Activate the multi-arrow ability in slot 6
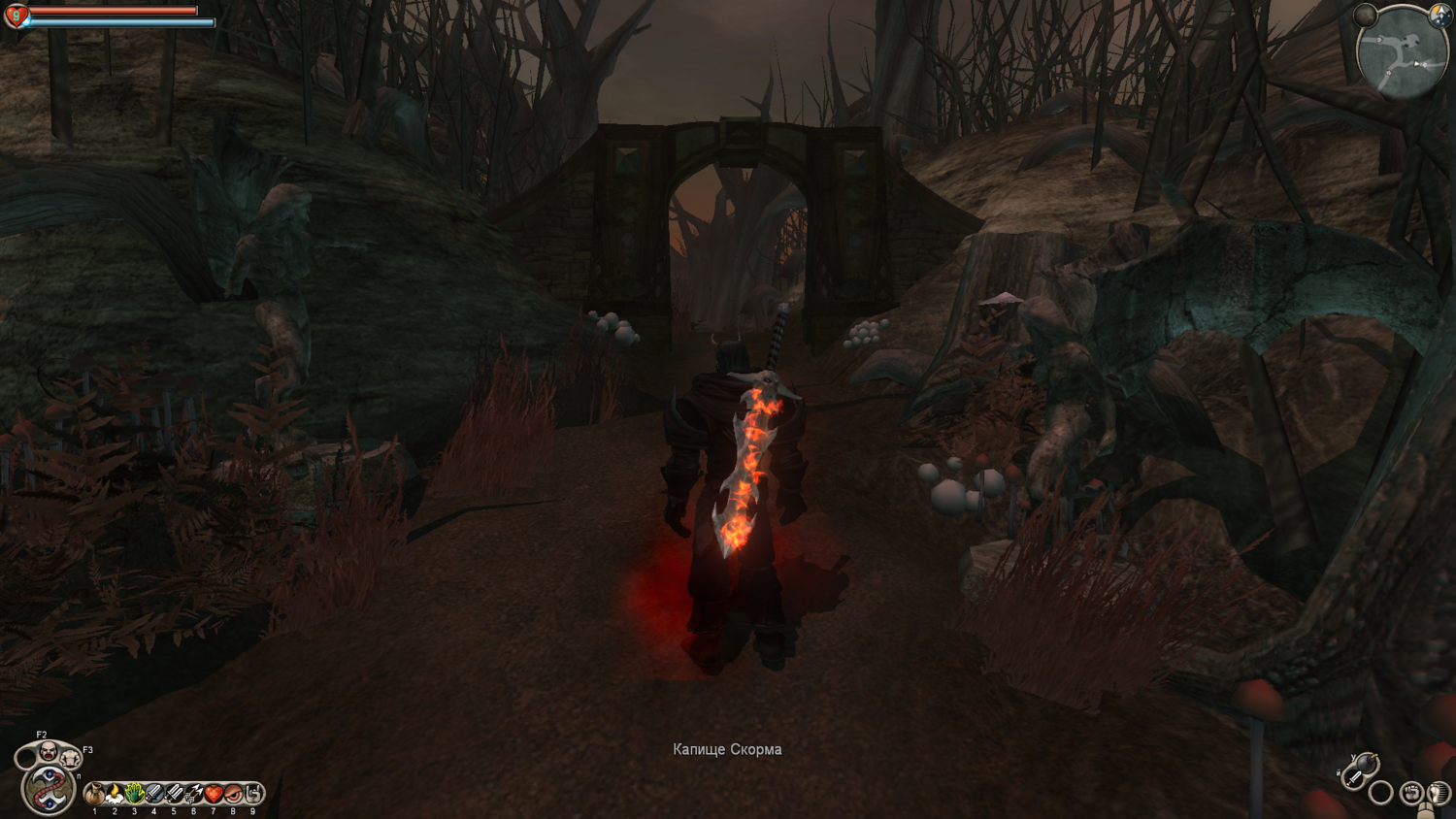The width and height of the screenshot is (1456, 819). click(193, 794)
